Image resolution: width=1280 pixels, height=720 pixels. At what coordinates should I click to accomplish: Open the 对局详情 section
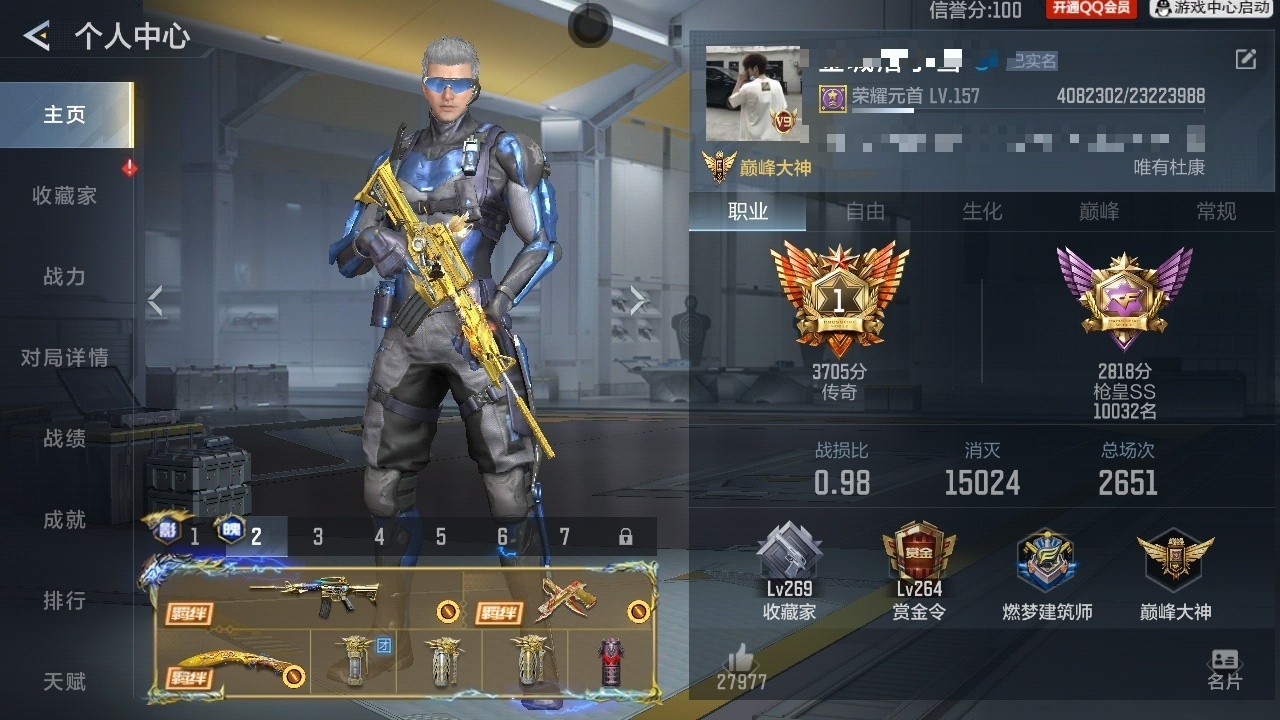point(65,358)
